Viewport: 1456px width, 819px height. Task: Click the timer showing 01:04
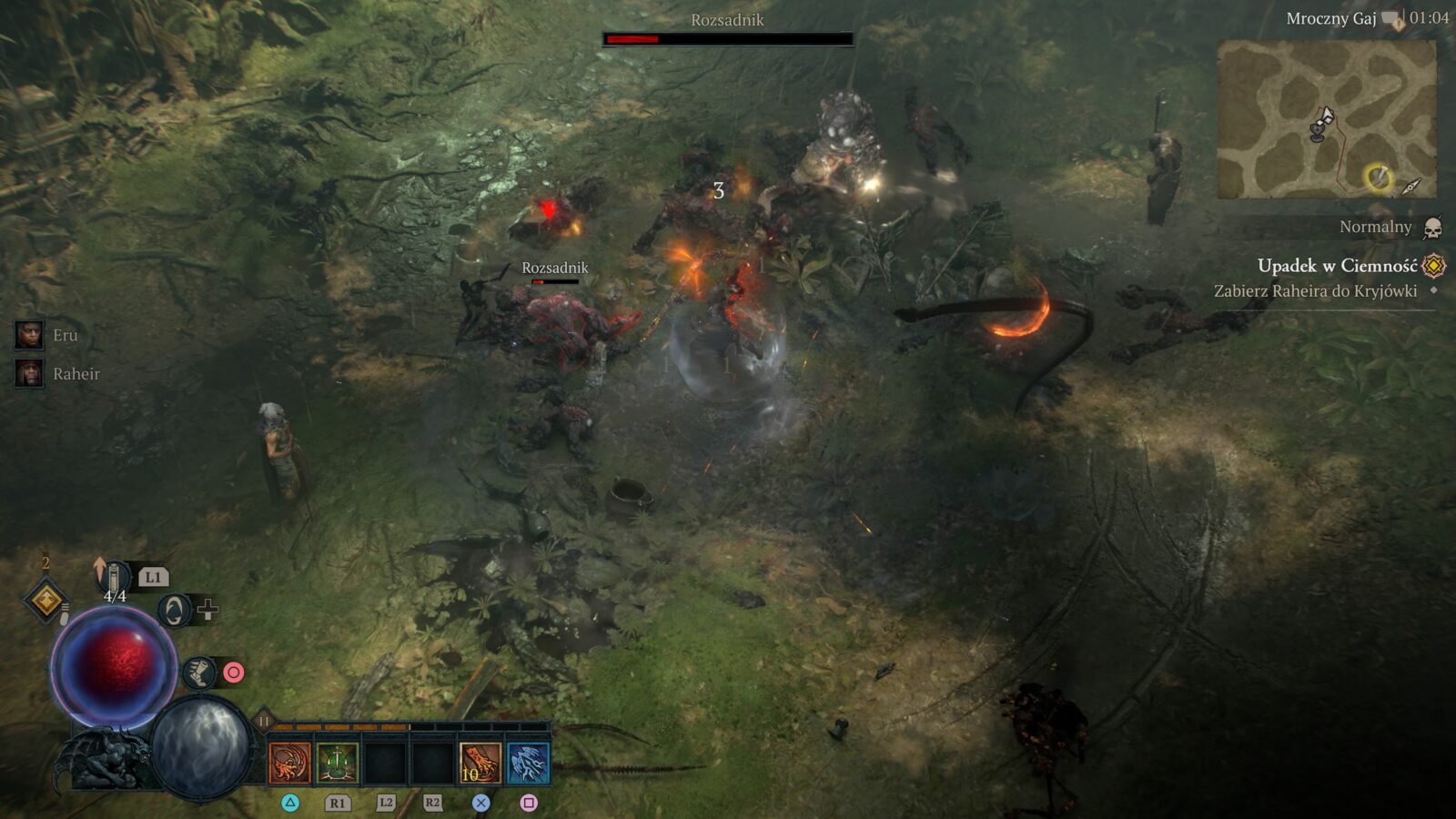[x=1431, y=15]
